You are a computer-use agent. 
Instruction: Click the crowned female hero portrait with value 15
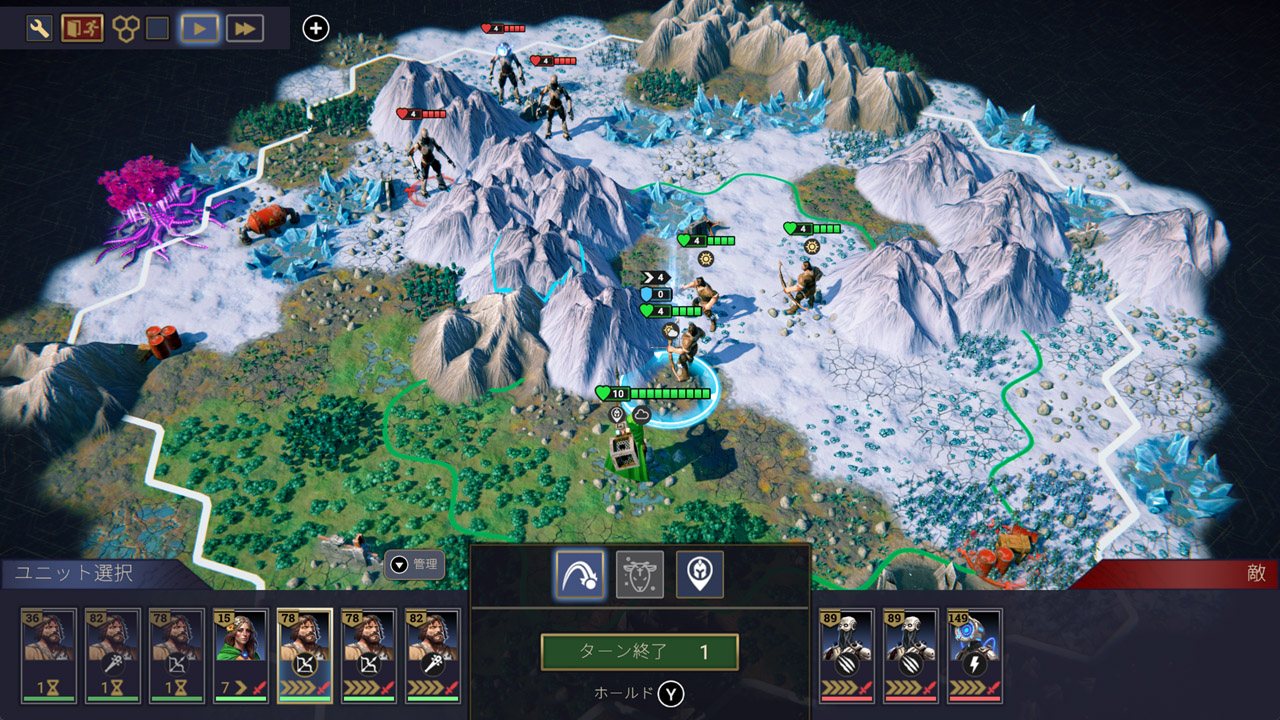click(242, 650)
